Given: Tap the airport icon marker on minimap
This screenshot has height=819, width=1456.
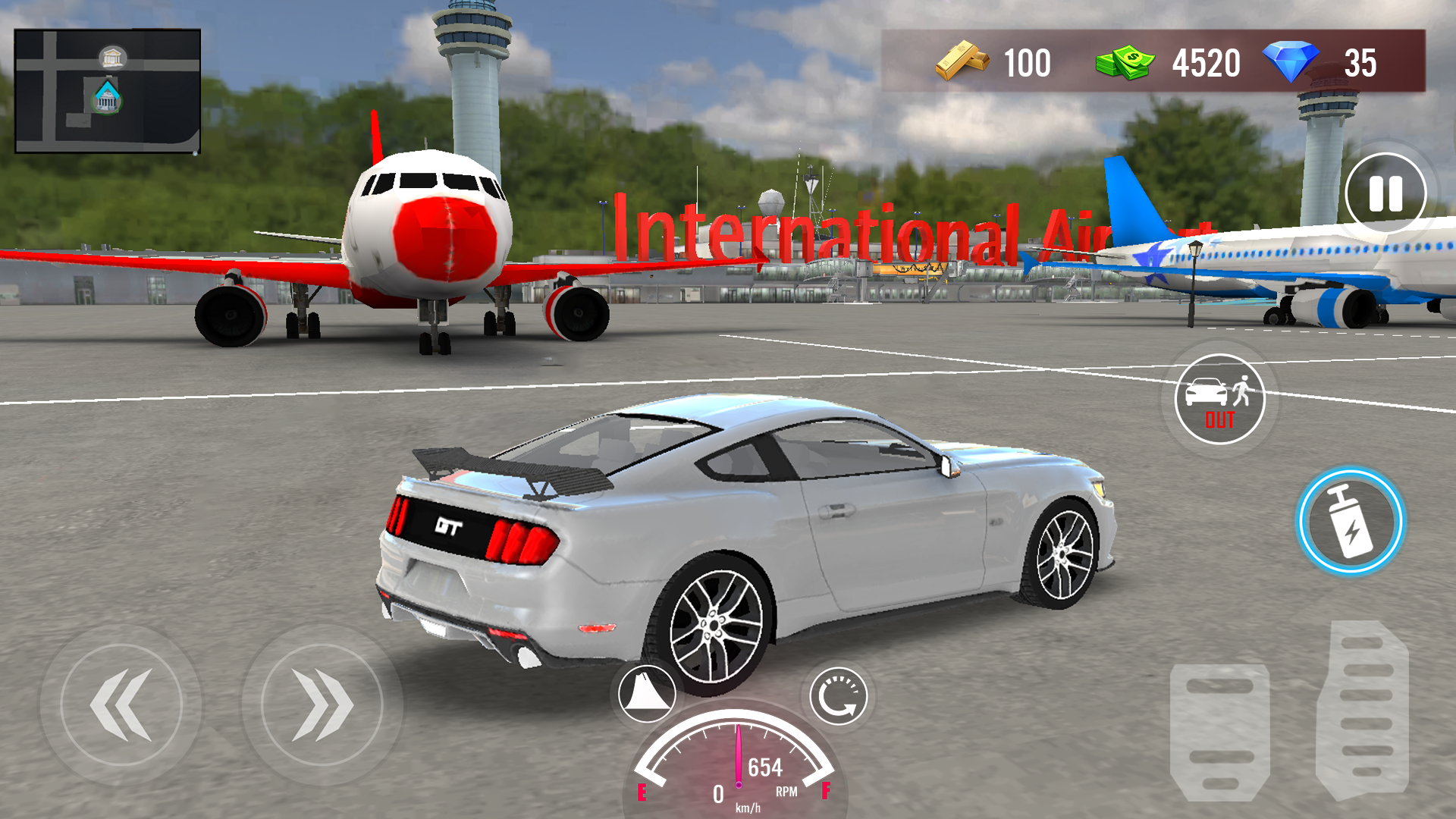Looking at the screenshot, I should 105,99.
